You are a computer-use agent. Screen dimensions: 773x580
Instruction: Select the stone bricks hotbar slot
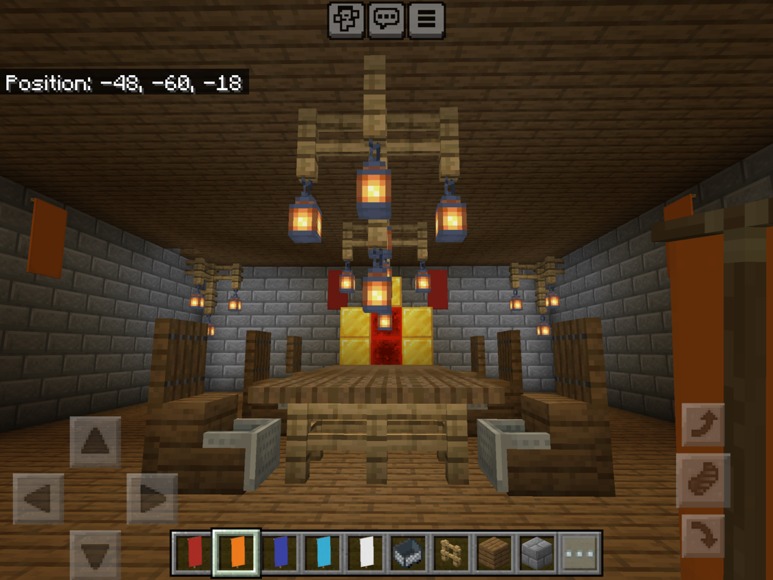537,551
